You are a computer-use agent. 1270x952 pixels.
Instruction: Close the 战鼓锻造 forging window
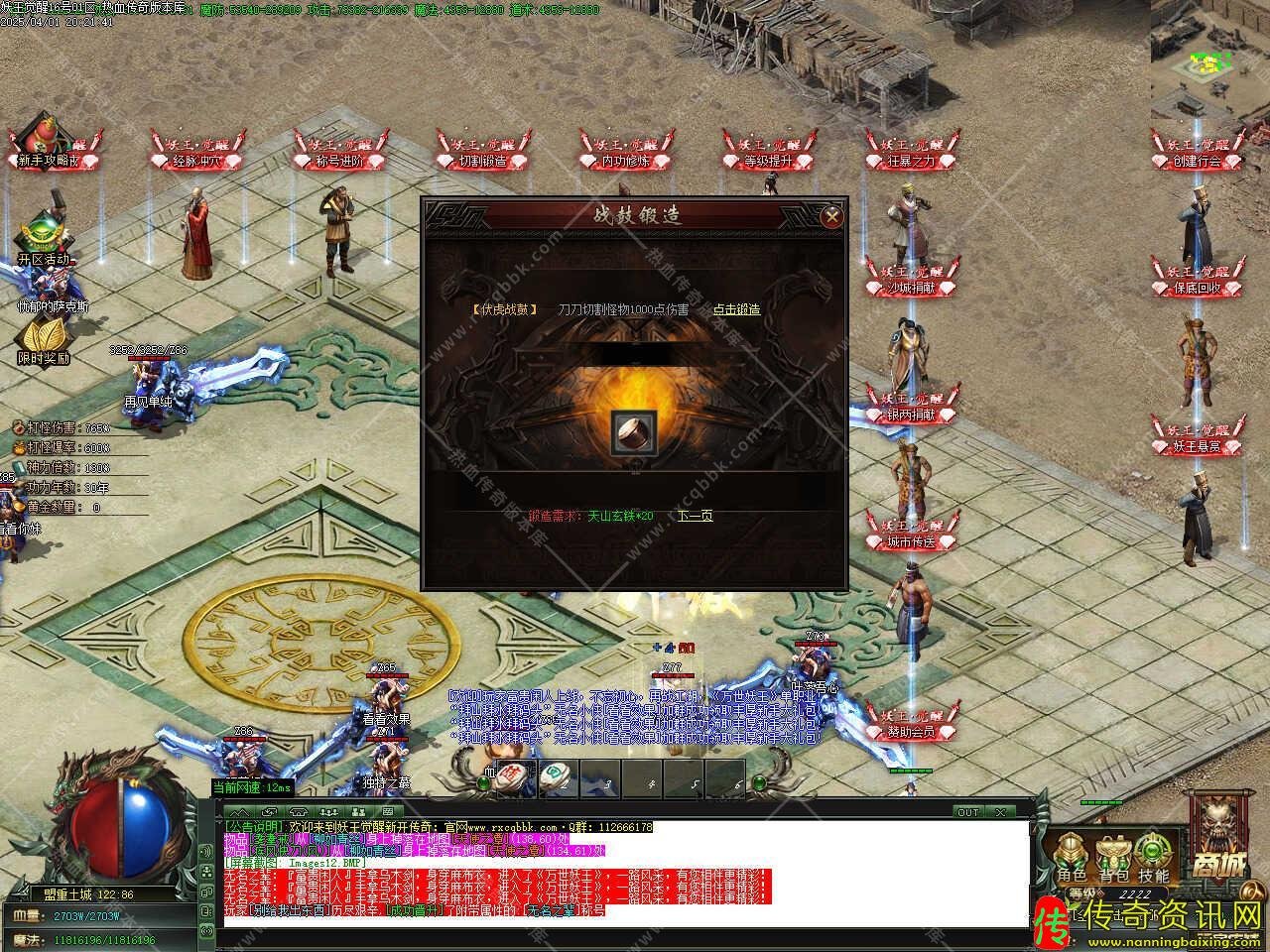coord(832,215)
